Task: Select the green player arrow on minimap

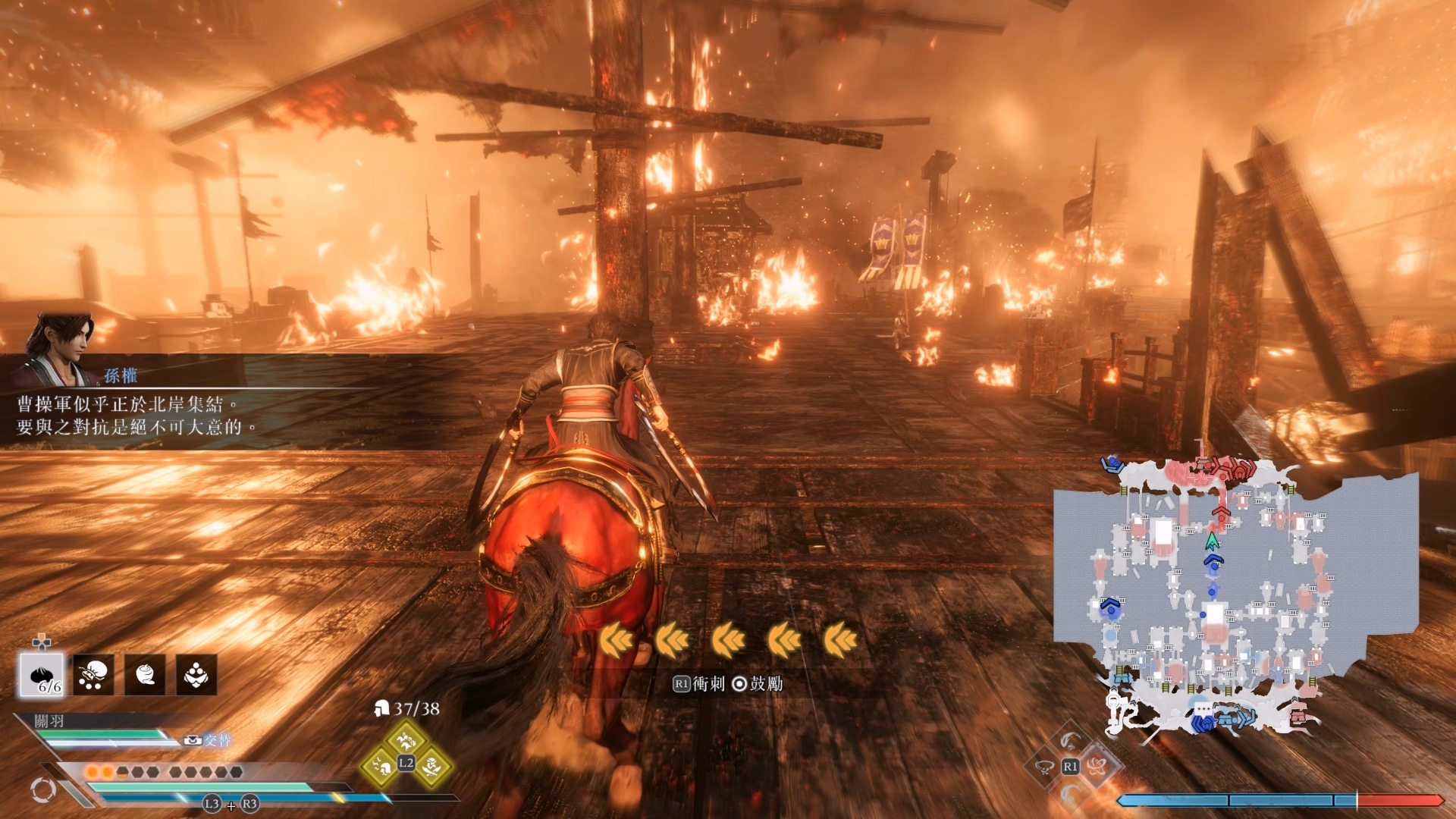Action: (1212, 541)
